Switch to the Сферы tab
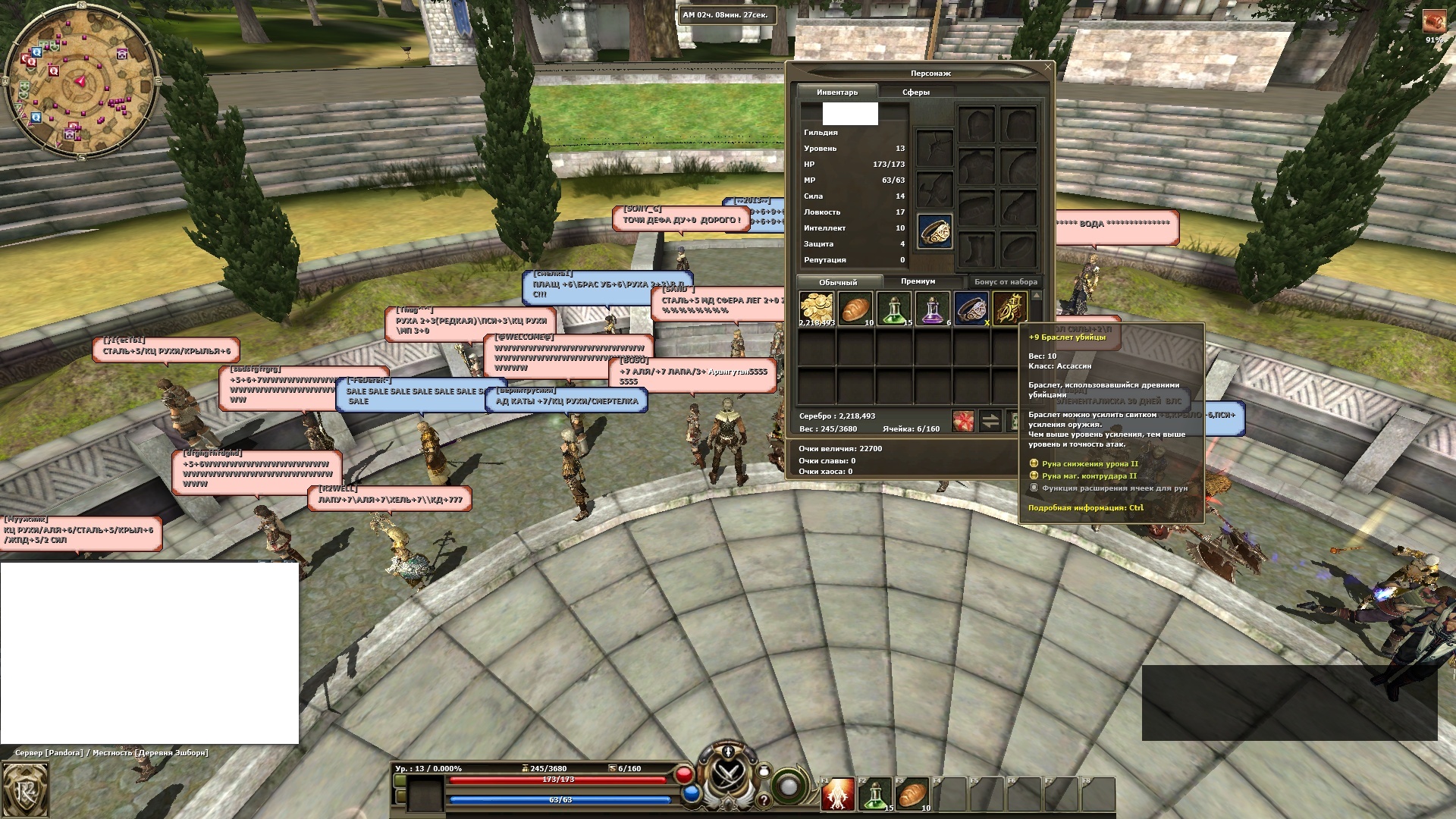 pos(915,92)
